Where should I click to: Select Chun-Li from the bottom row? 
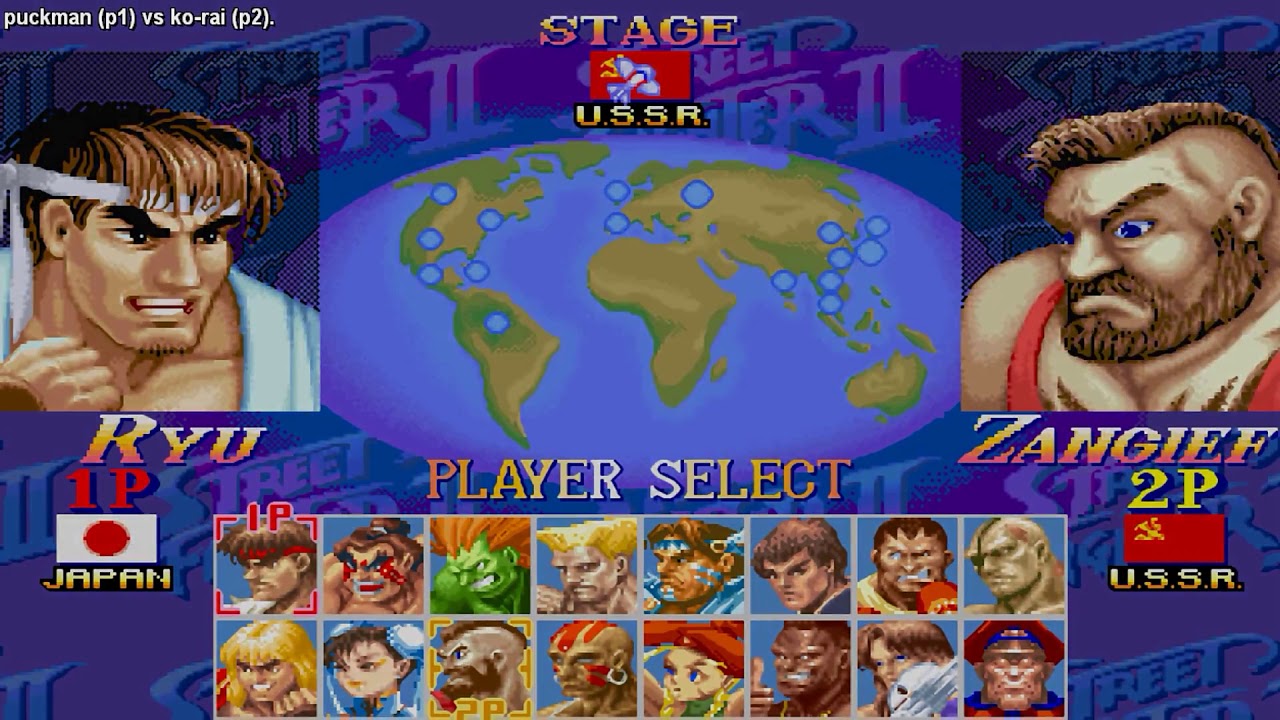[371, 667]
